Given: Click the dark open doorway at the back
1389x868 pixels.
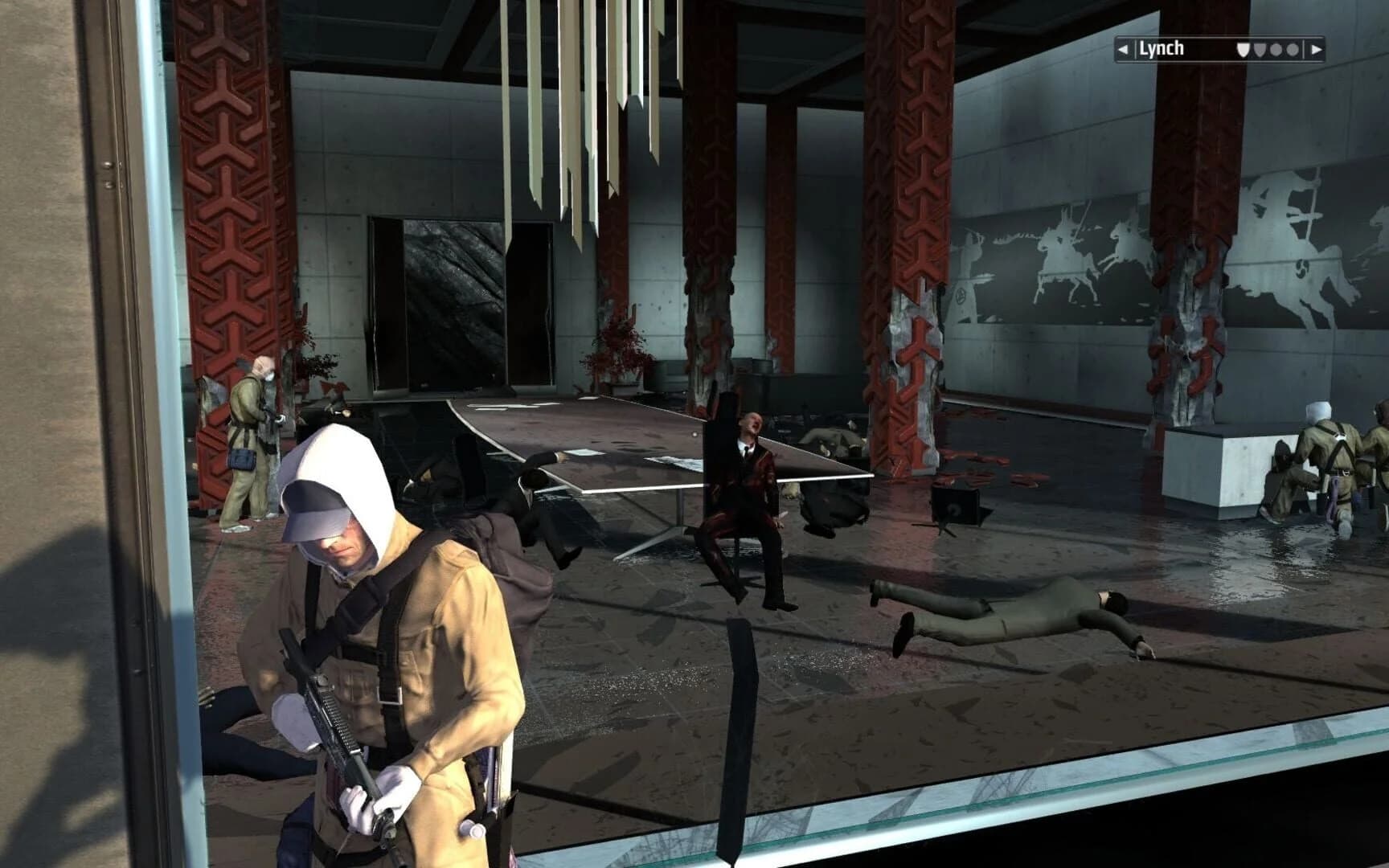Looking at the screenshot, I should pyautogui.click(x=450, y=305).
